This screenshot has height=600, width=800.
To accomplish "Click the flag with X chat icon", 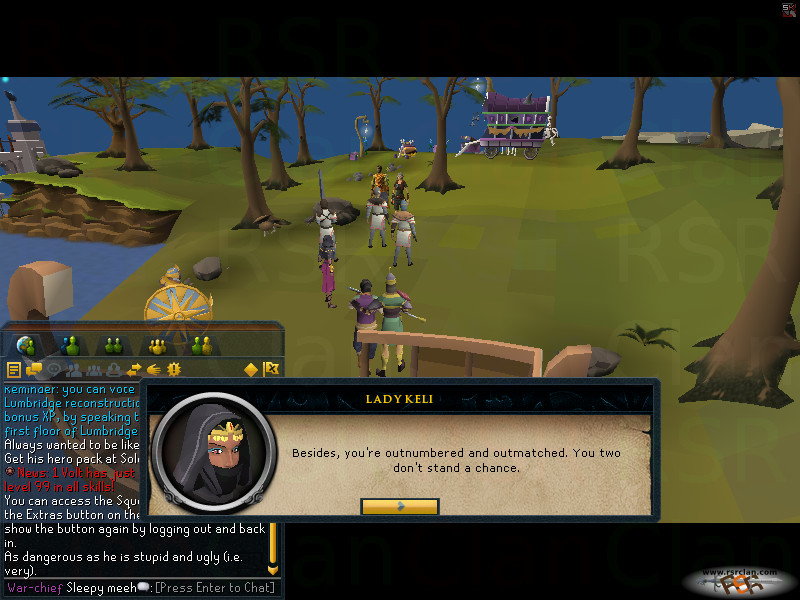I will point(271,370).
